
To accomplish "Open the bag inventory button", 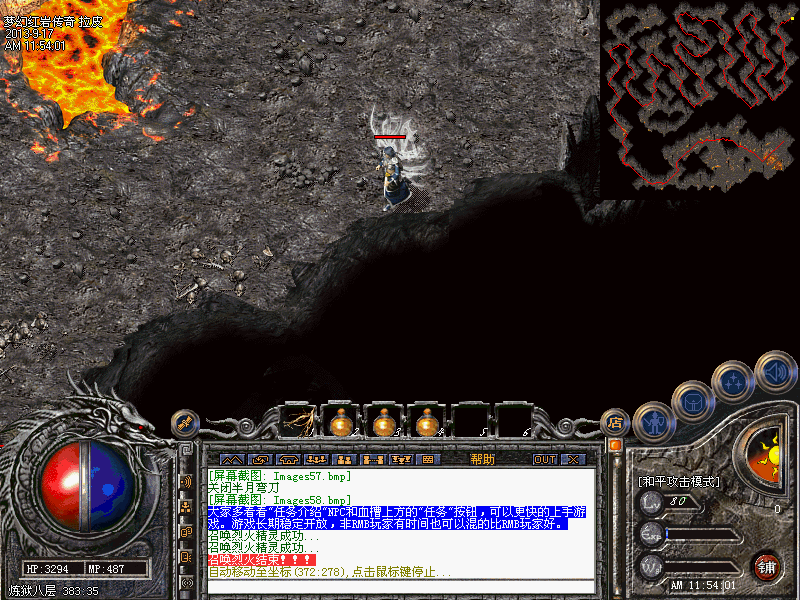I will pyautogui.click(x=692, y=400).
